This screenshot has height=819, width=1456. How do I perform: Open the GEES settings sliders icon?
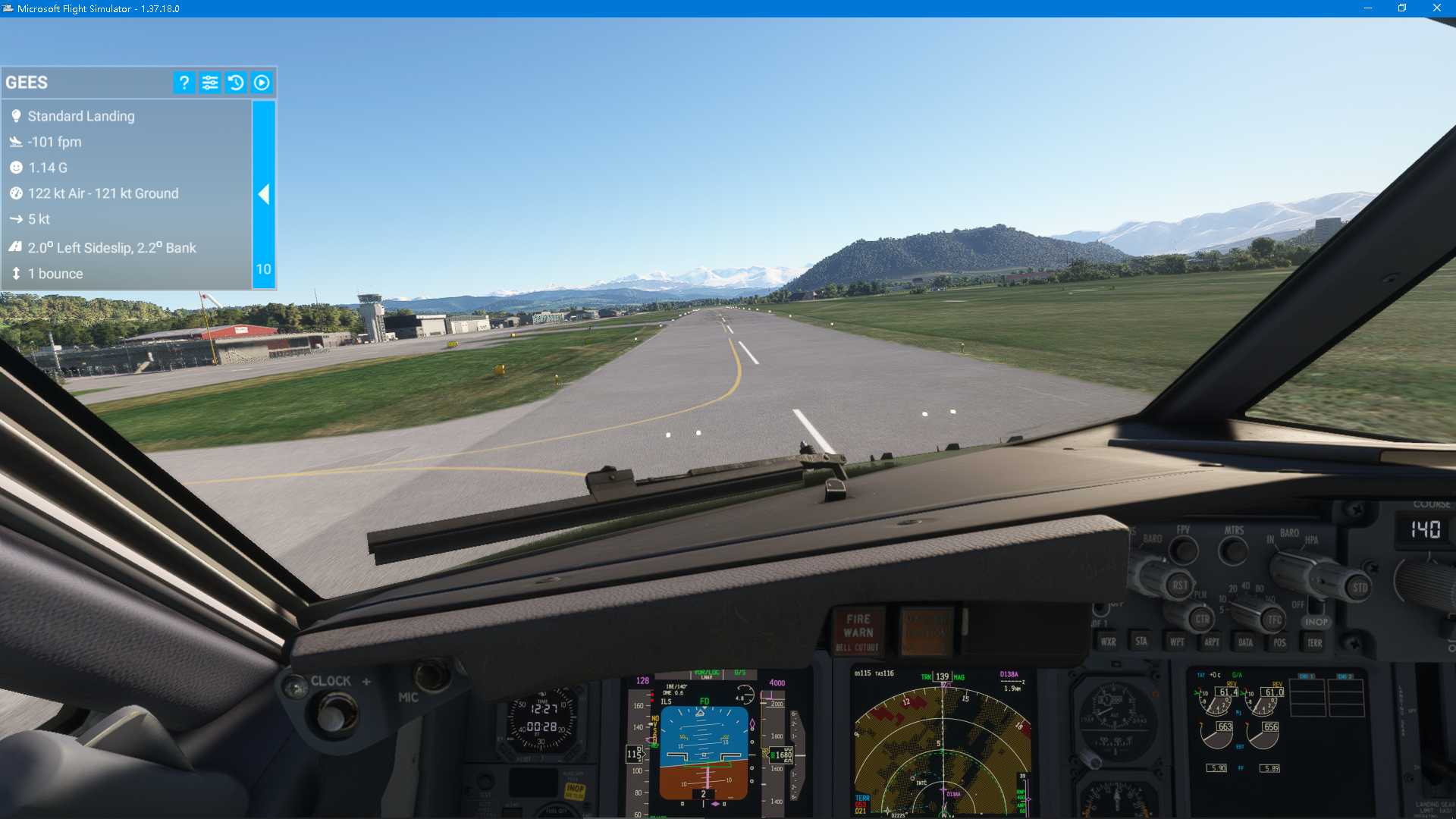[210, 83]
